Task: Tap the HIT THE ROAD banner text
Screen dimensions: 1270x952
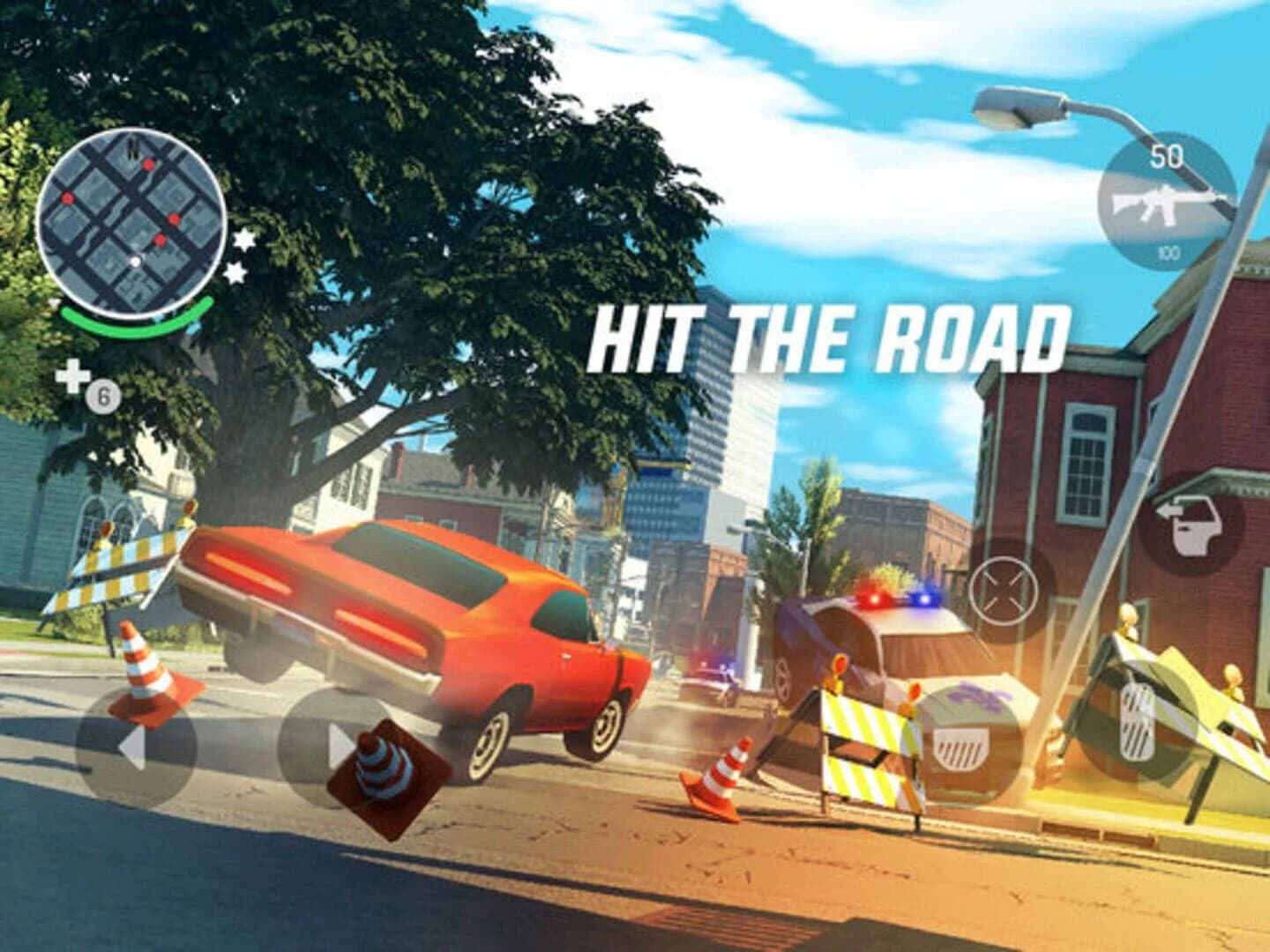Action: coord(829,335)
